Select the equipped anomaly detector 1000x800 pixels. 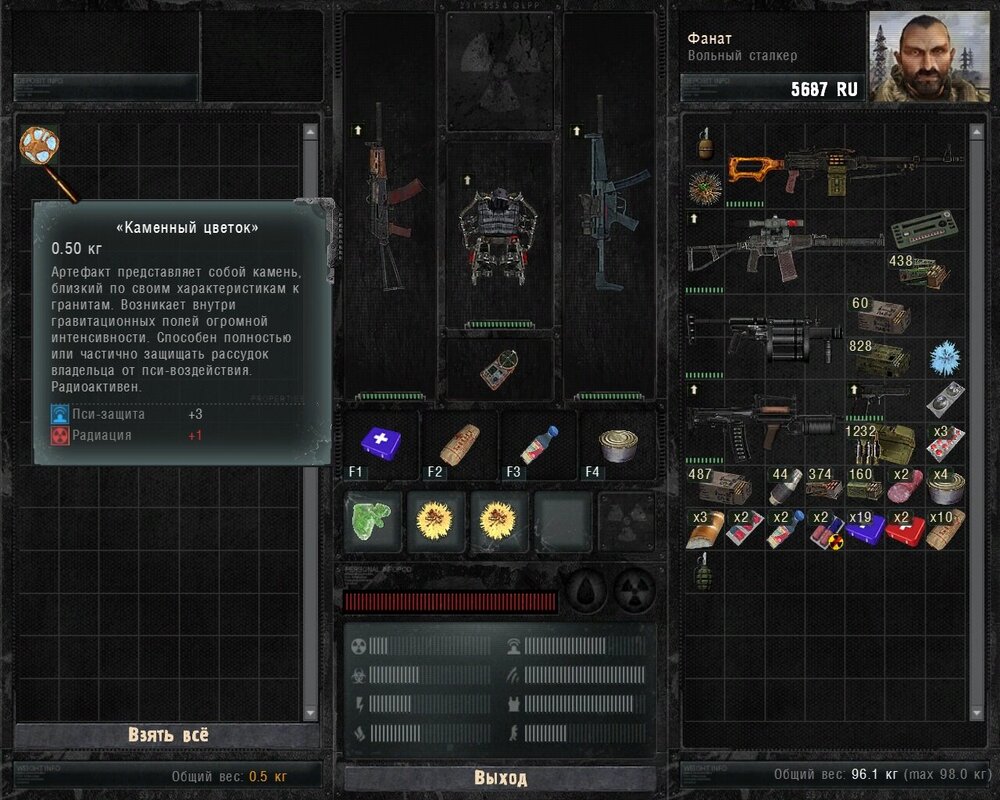pos(499,369)
